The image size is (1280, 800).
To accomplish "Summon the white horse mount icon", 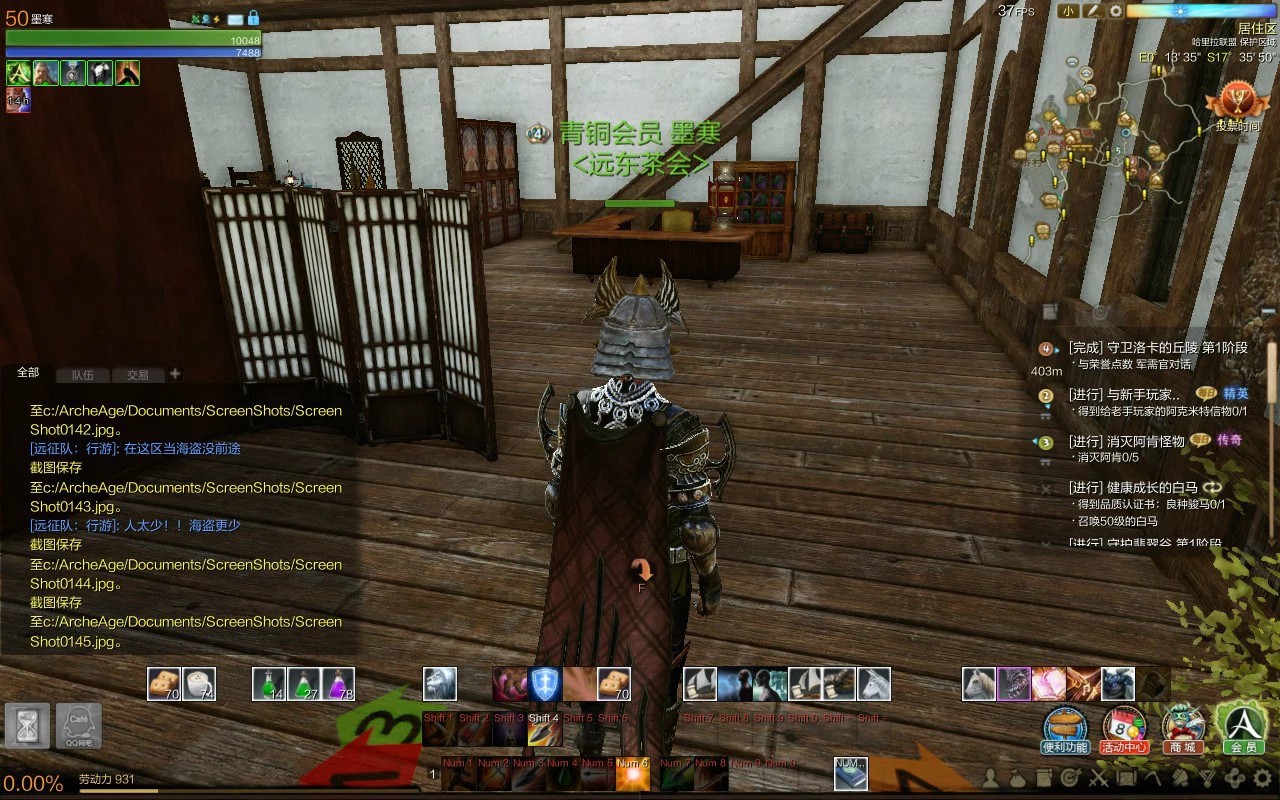I will tap(979, 684).
